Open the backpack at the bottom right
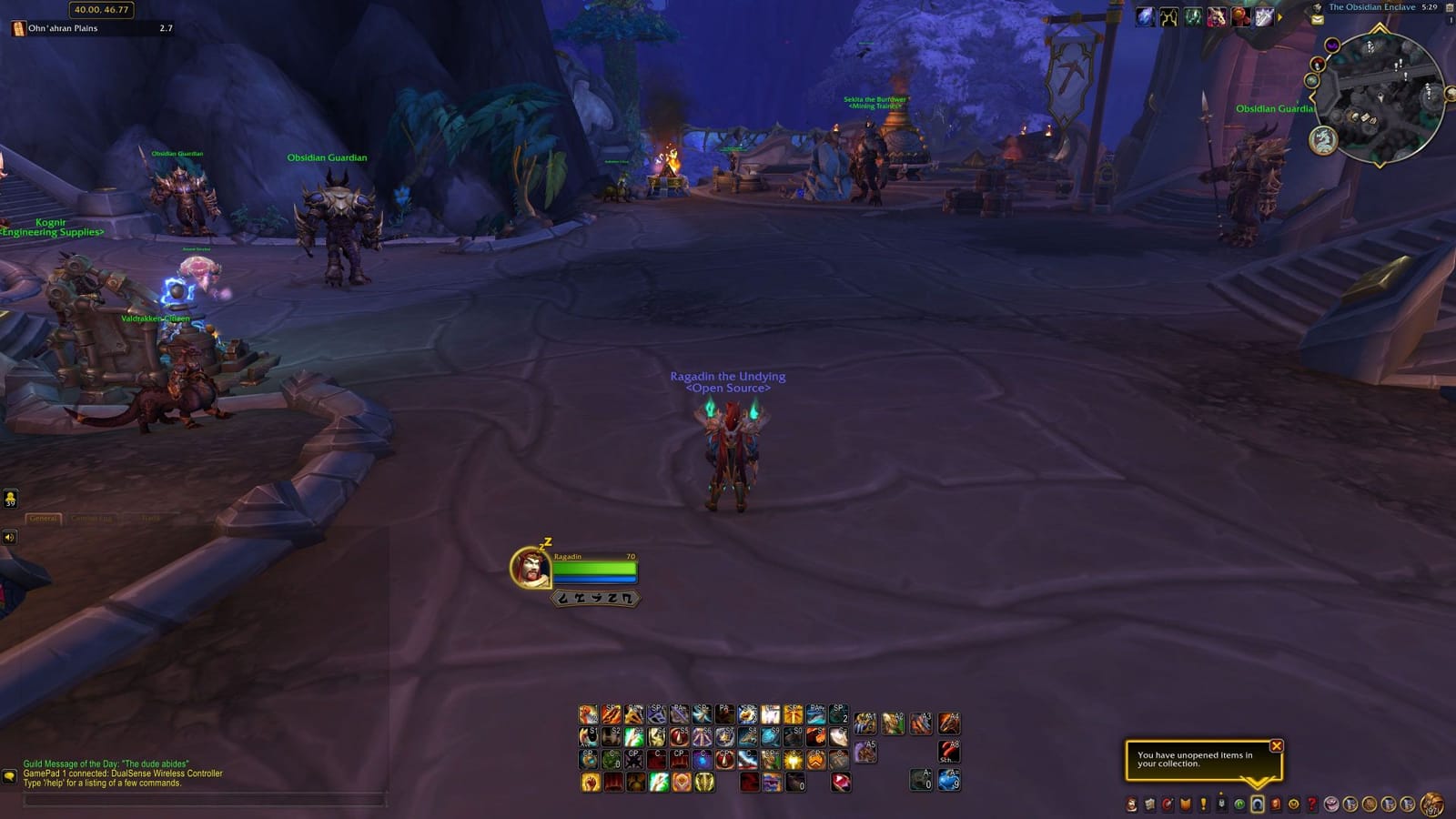The image size is (1456, 819). tap(1431, 804)
